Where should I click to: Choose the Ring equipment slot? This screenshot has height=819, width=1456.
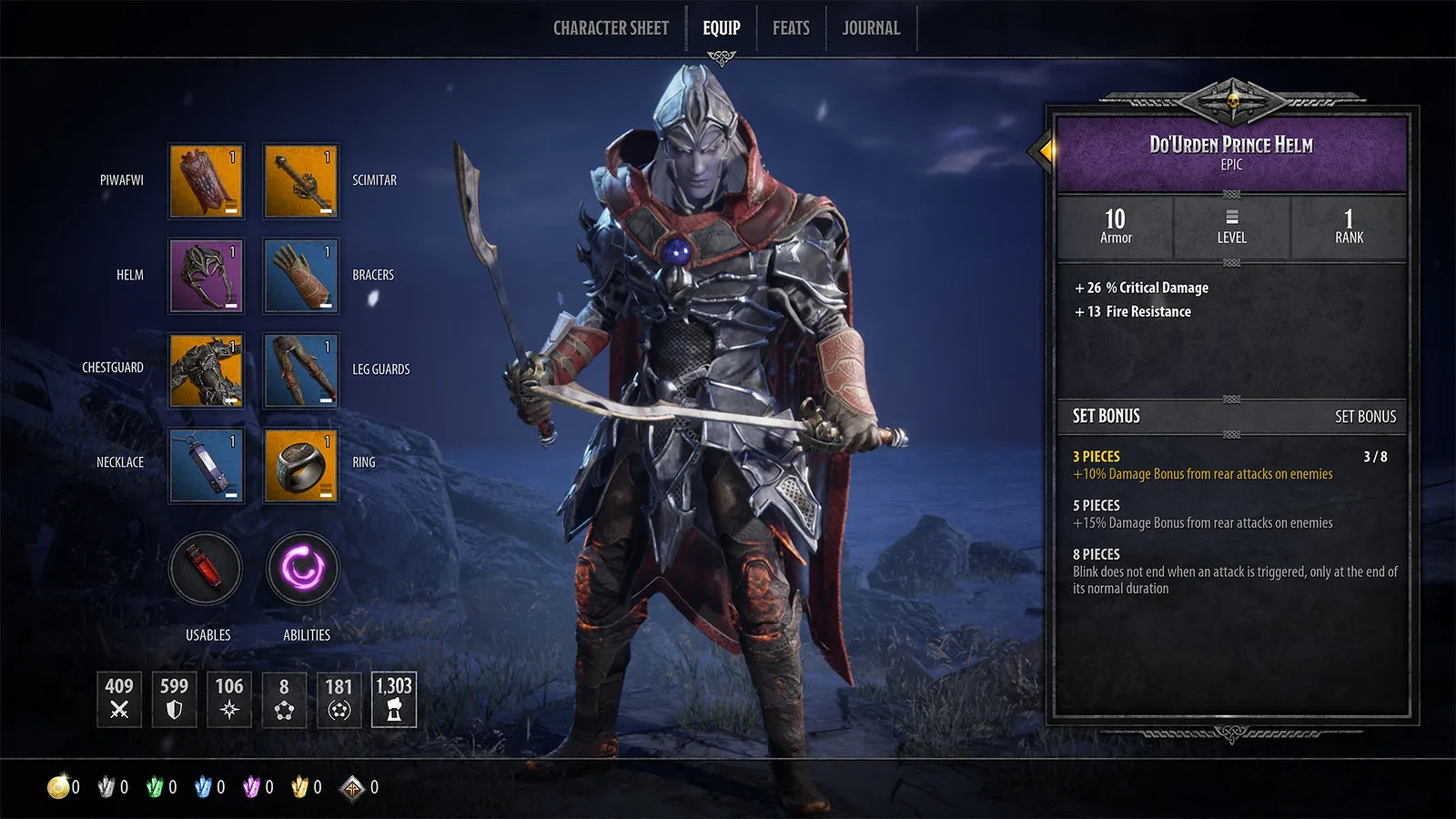[x=301, y=465]
